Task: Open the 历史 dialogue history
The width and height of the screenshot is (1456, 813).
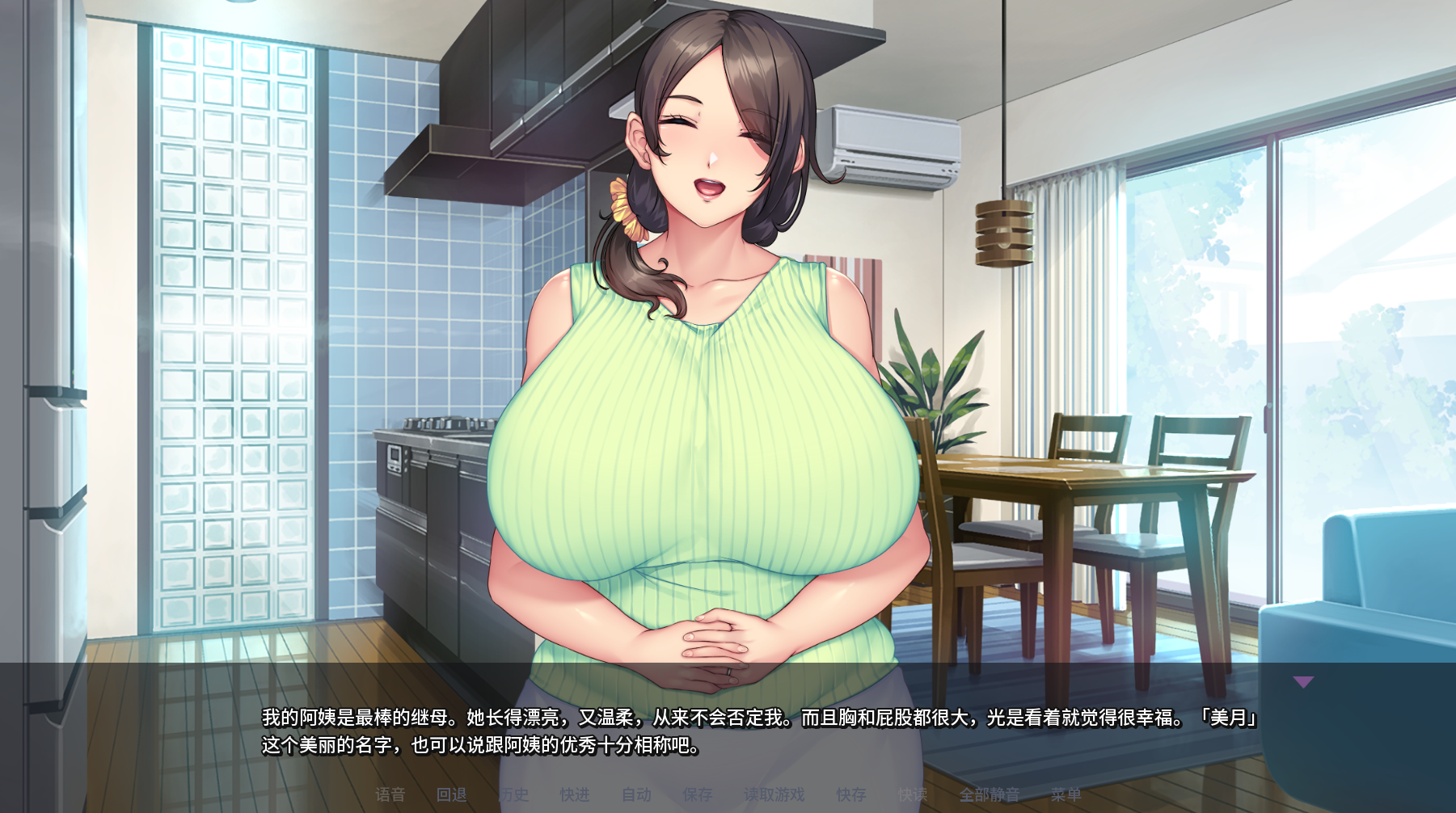Action: [x=513, y=795]
